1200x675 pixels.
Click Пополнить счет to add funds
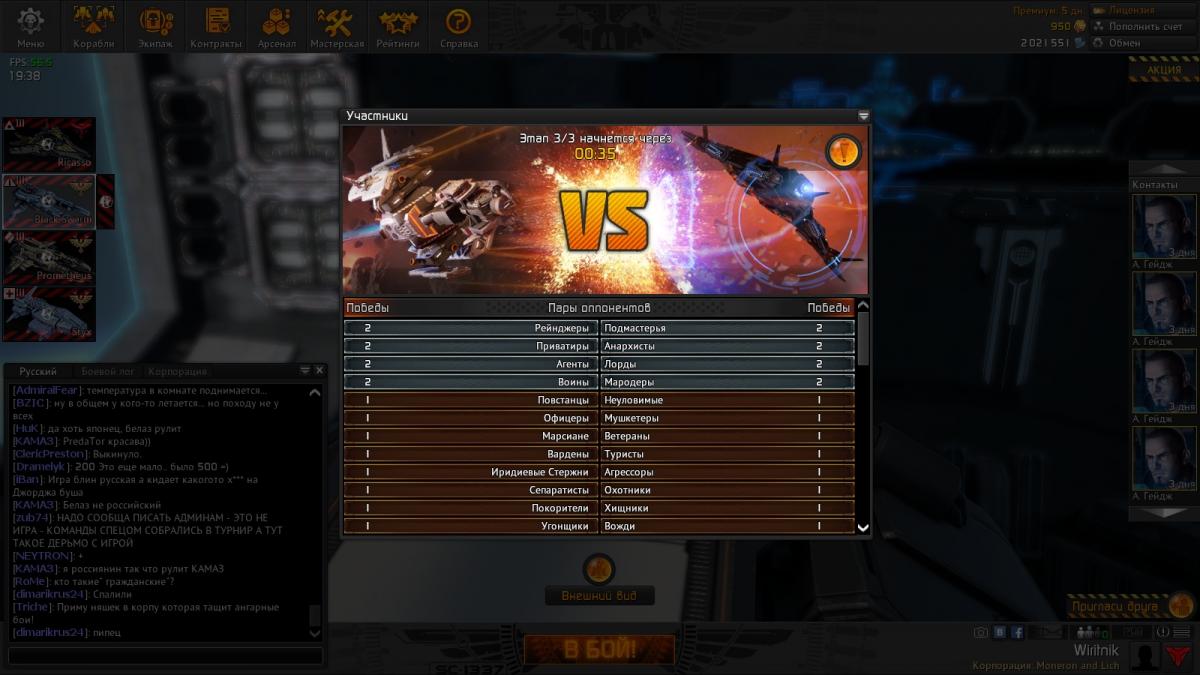pos(1144,26)
